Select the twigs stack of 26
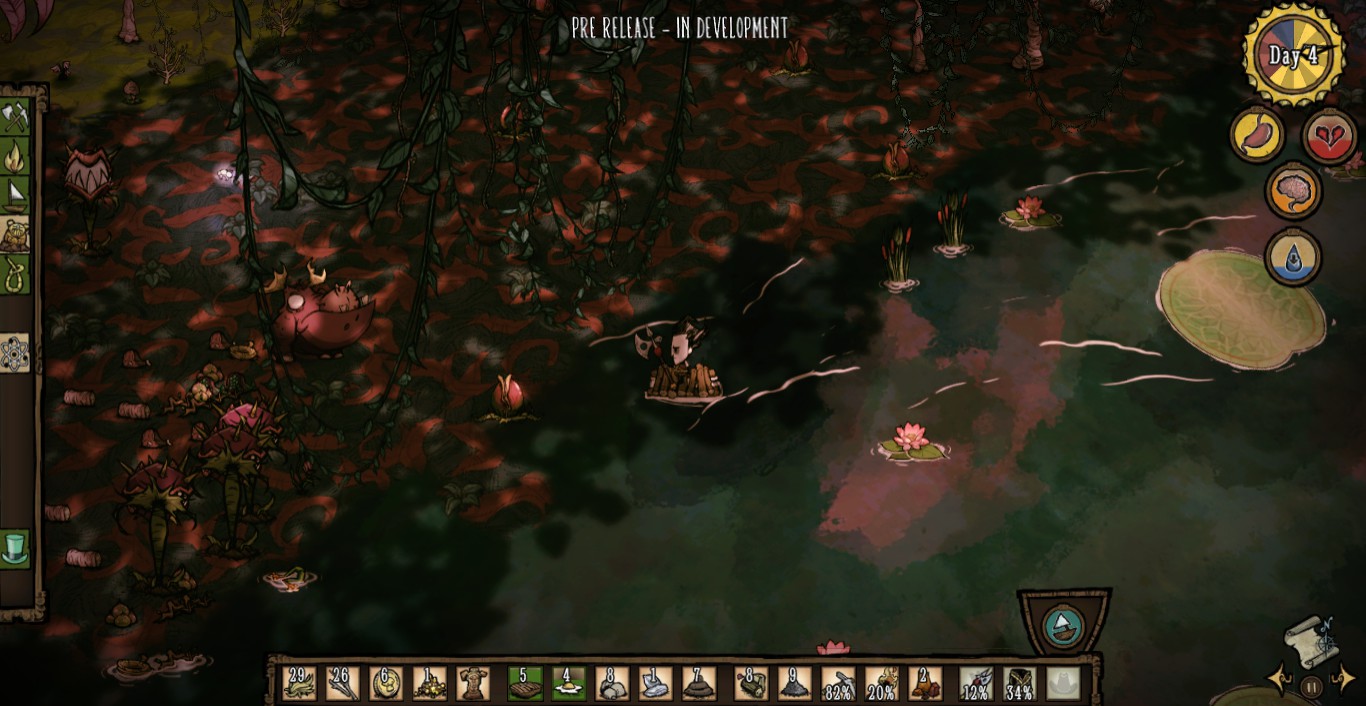Image resolution: width=1366 pixels, height=706 pixels. click(x=342, y=683)
